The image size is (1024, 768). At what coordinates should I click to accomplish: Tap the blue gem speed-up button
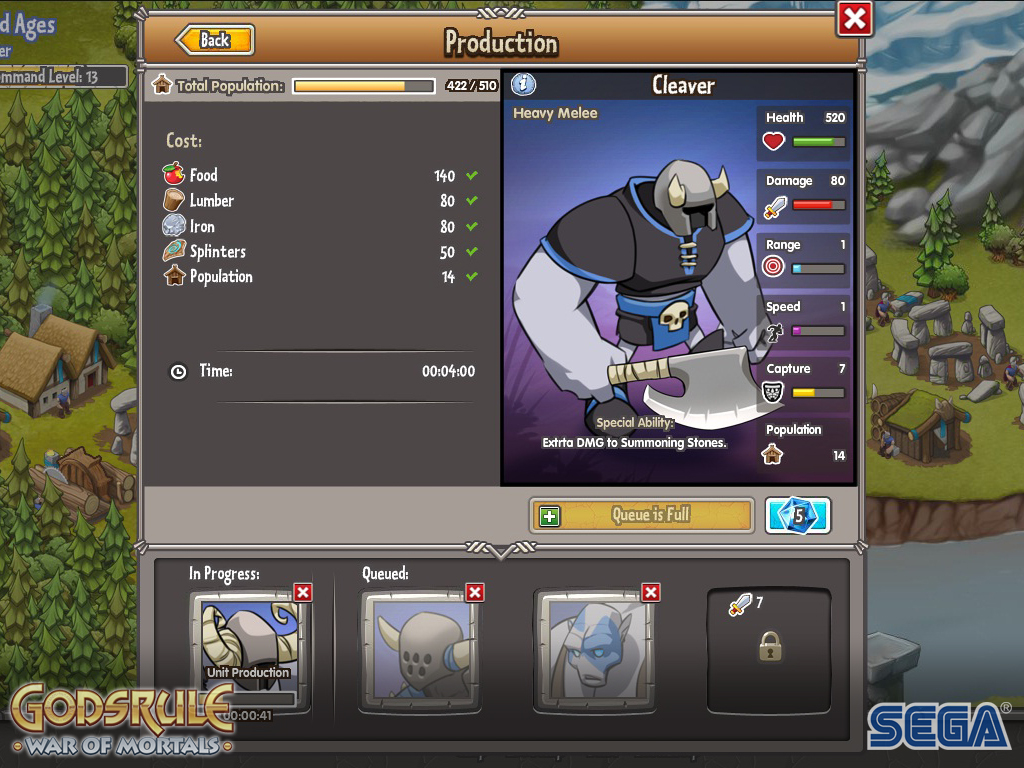797,516
